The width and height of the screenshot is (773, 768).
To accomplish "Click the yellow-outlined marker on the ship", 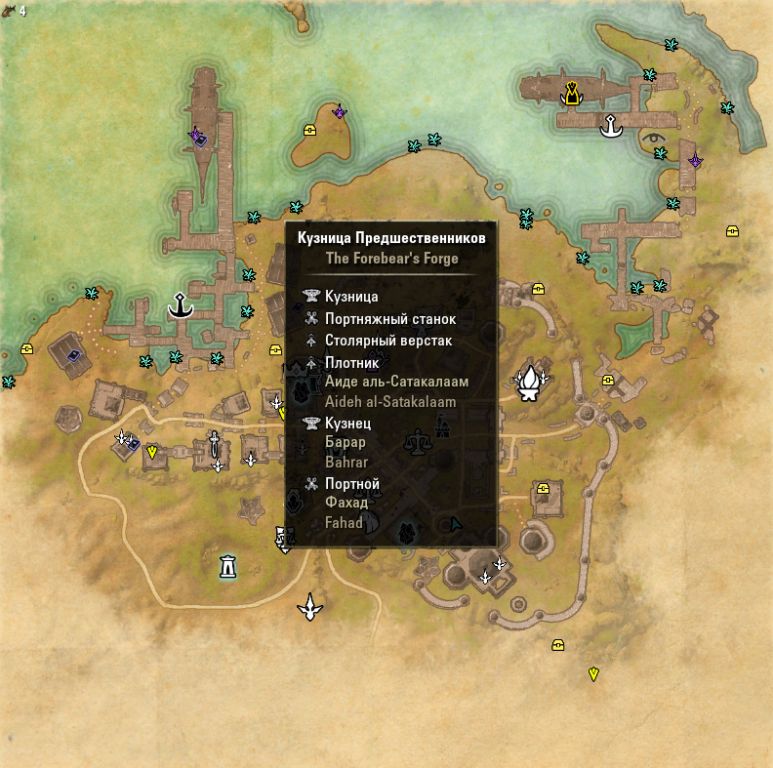I will [571, 94].
